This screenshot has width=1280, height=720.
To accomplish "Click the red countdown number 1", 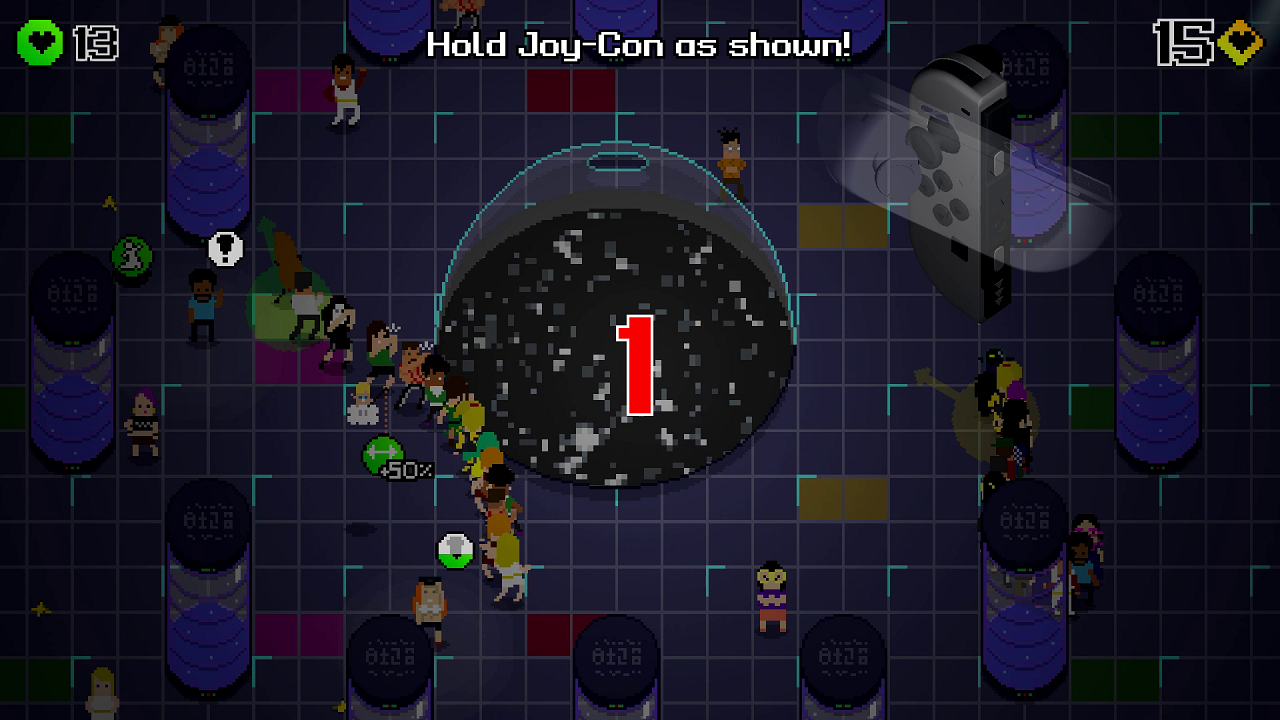I will pos(633,363).
